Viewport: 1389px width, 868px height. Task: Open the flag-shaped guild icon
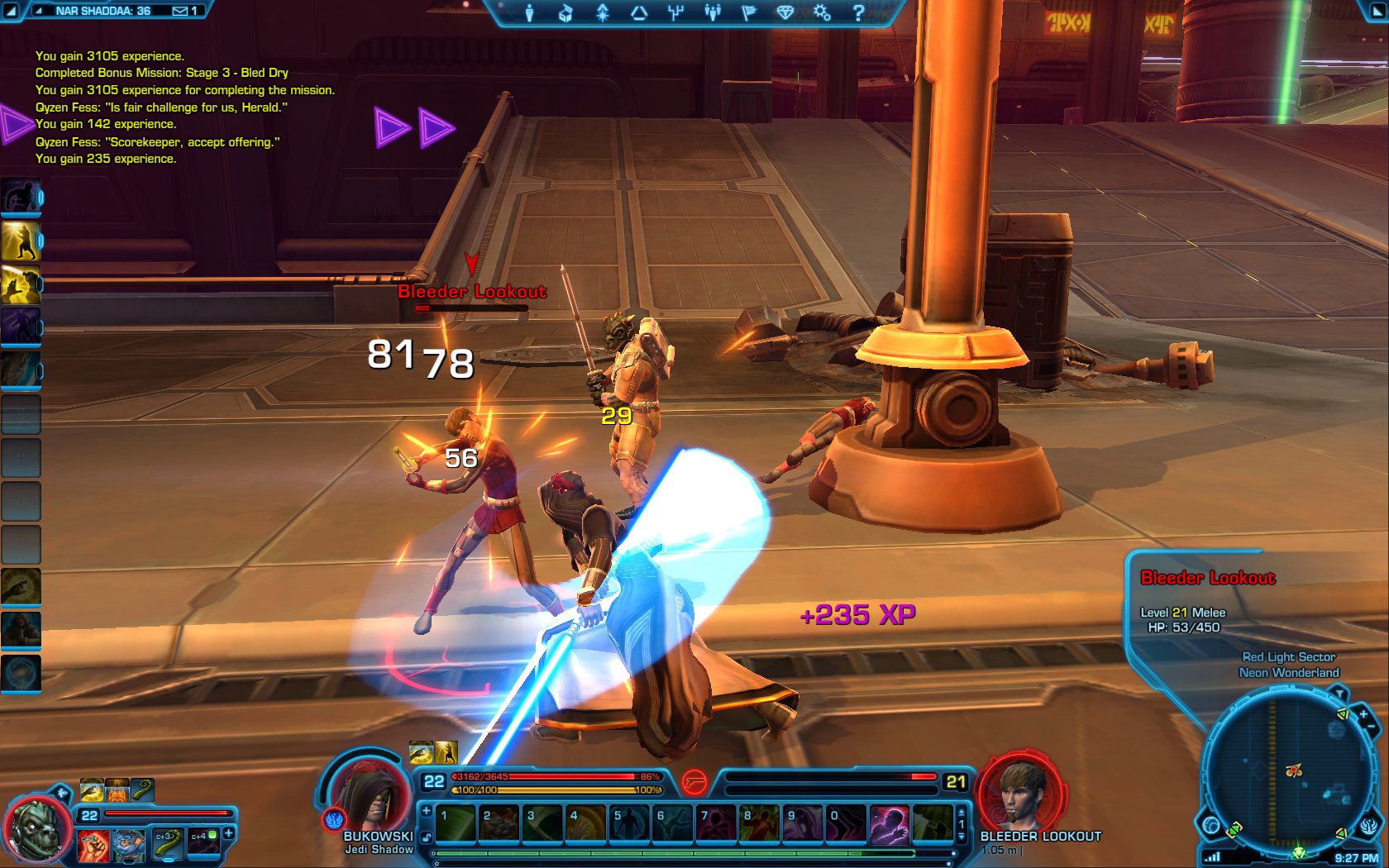[749, 13]
